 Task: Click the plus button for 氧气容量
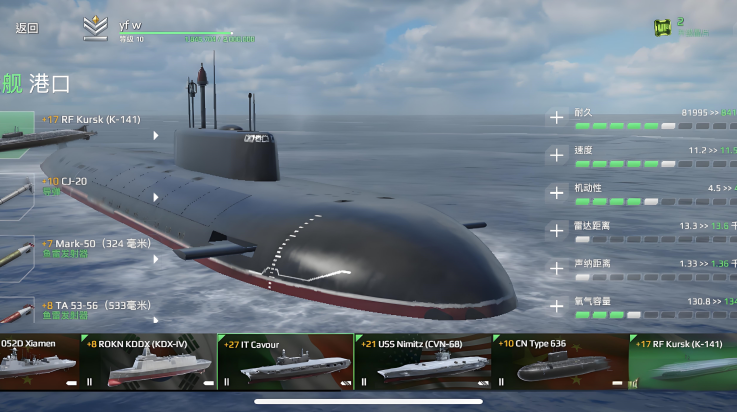[557, 305]
